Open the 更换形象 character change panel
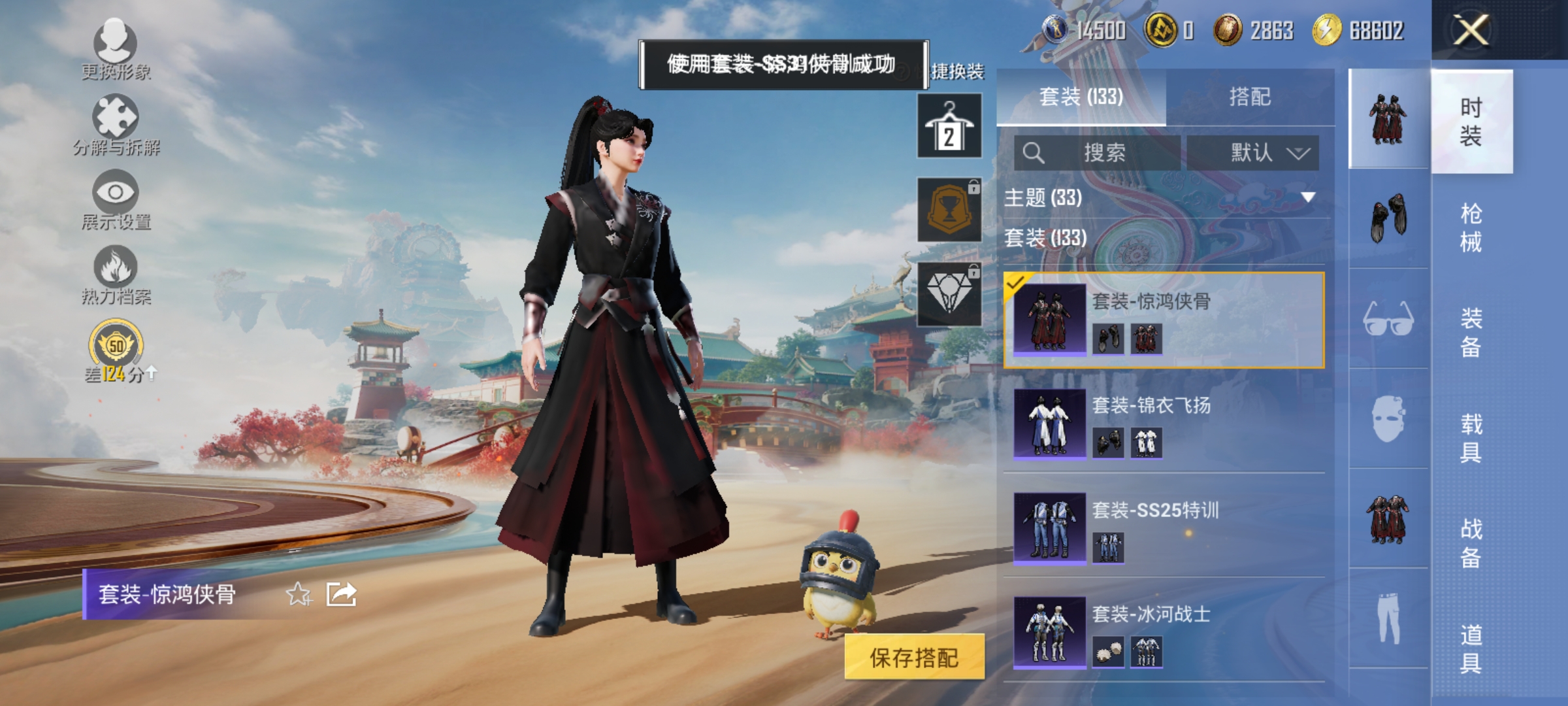 click(x=114, y=49)
